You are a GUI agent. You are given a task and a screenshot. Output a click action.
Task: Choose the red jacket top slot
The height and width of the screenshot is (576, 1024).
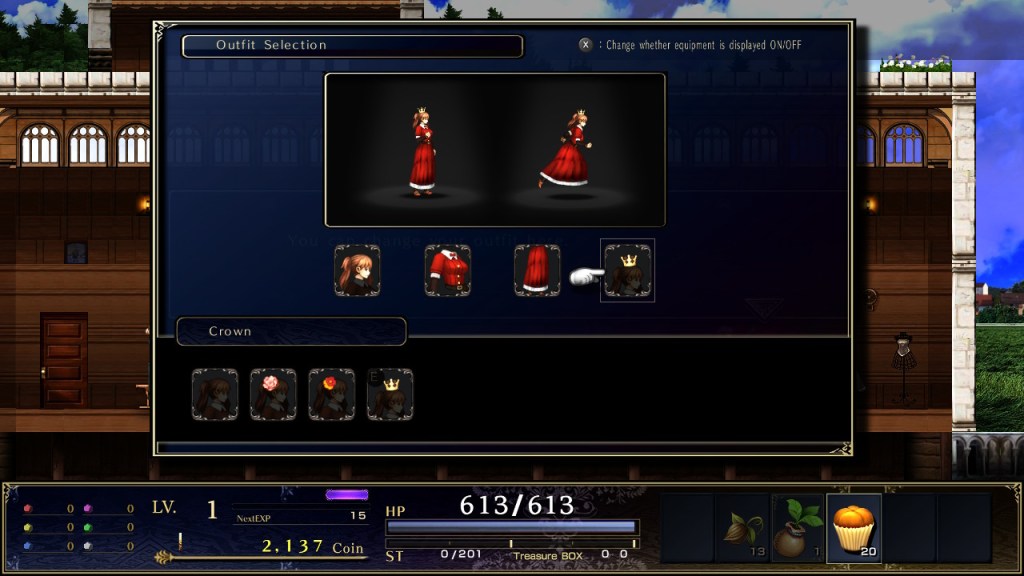tap(447, 270)
